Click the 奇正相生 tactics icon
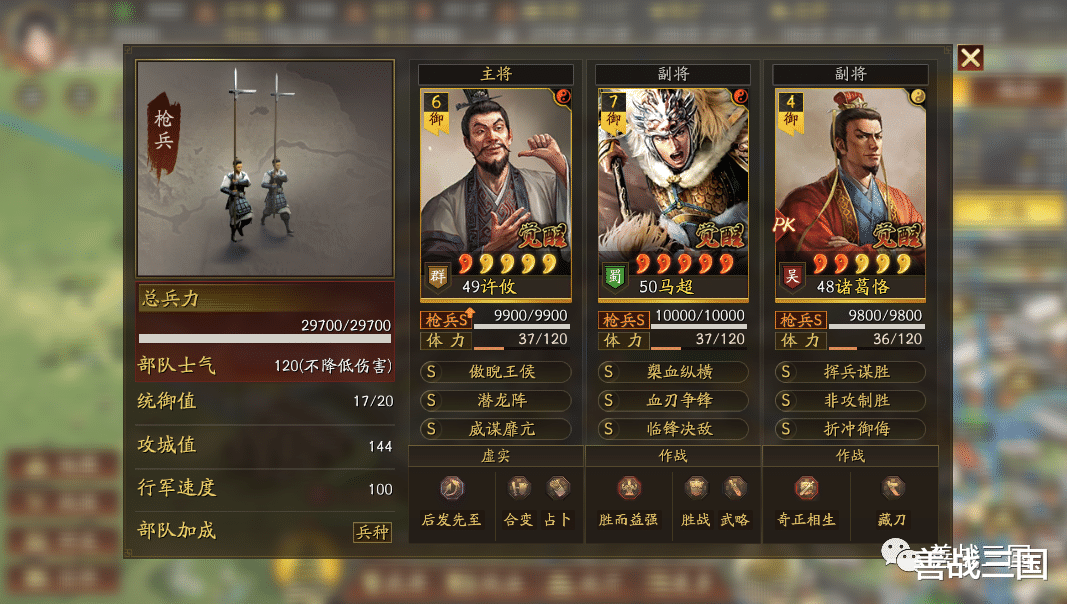The width and height of the screenshot is (1067, 604). 806,489
